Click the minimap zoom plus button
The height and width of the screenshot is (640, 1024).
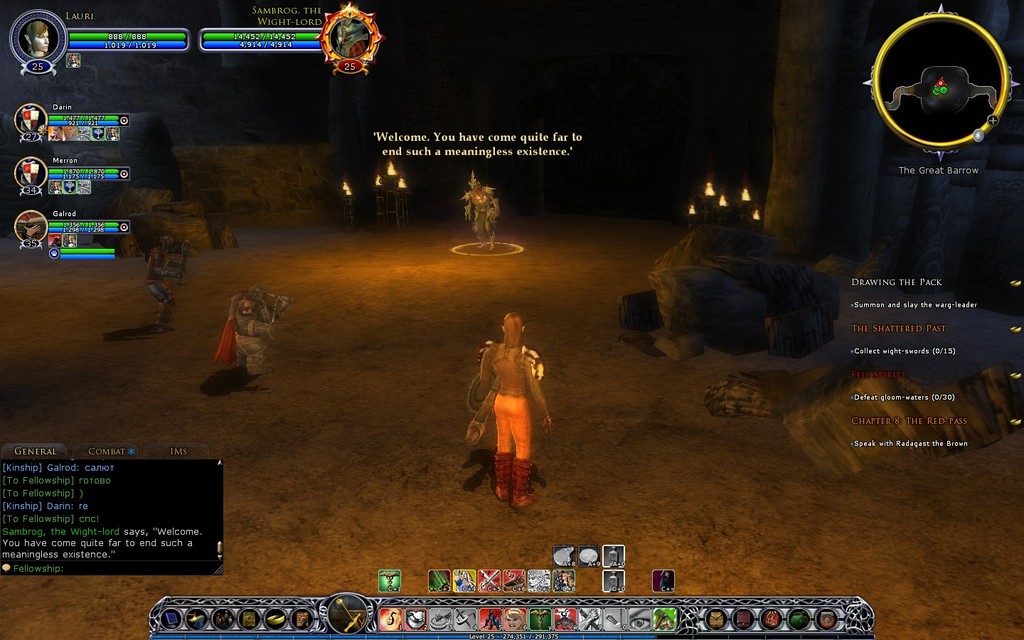point(993,120)
